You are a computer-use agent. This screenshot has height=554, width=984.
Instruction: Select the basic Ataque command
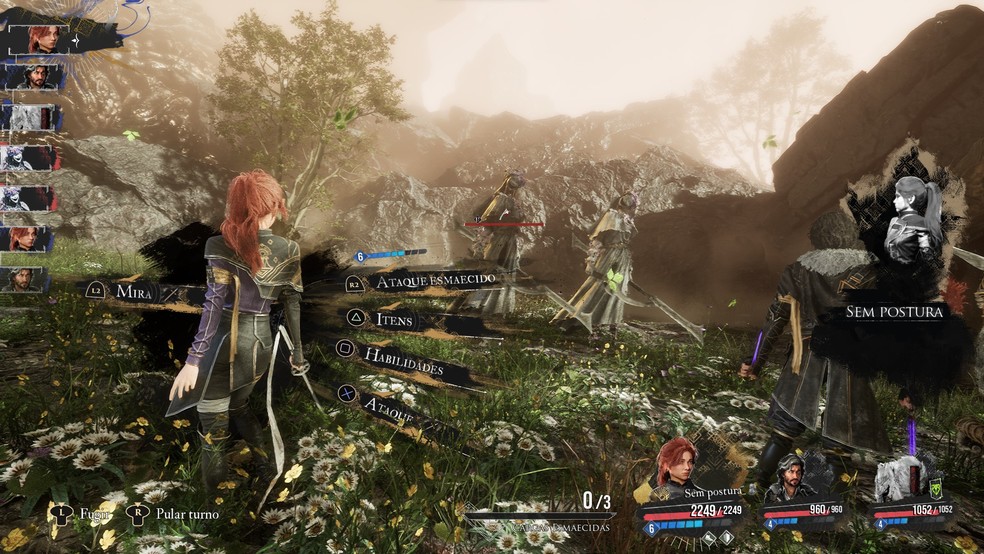point(390,406)
